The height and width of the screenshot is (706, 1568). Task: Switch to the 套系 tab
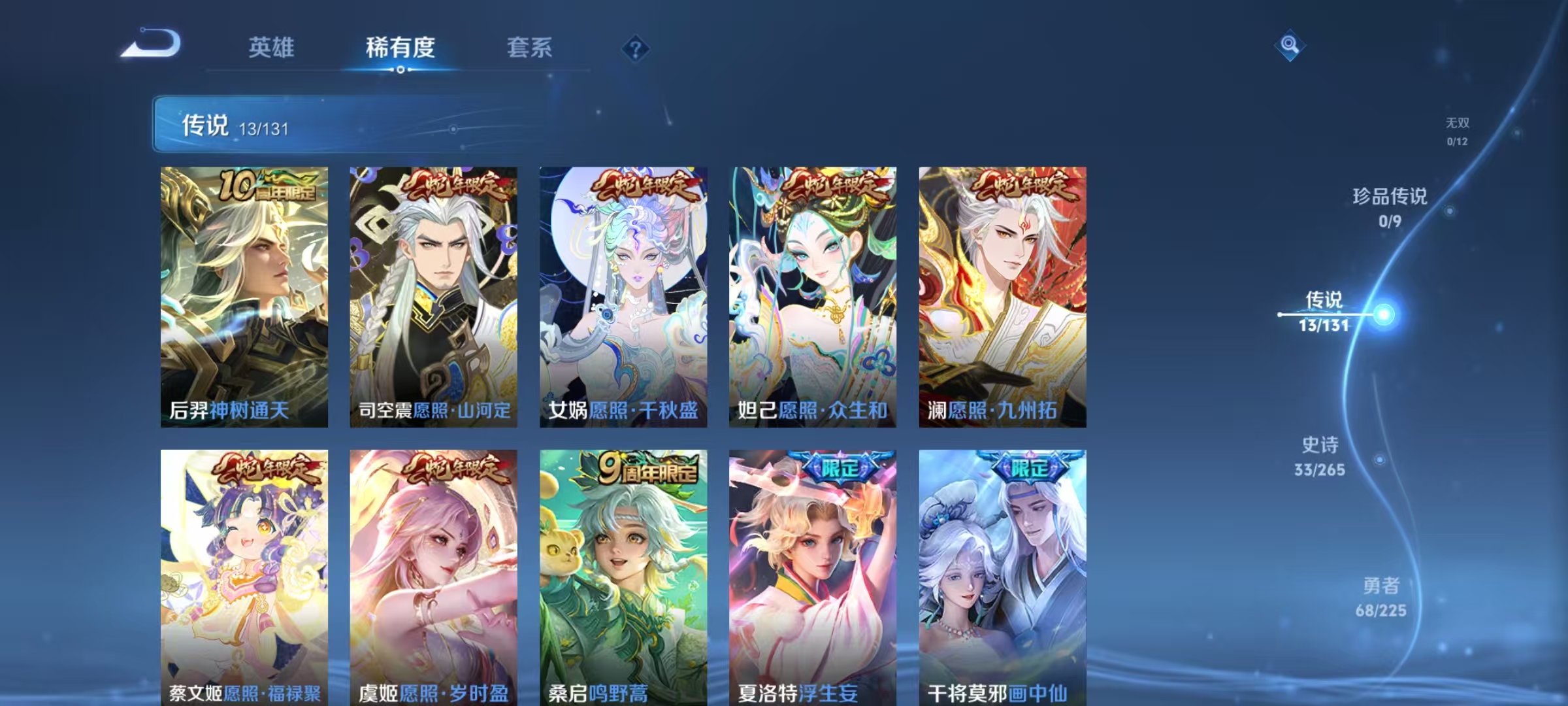pos(531,48)
